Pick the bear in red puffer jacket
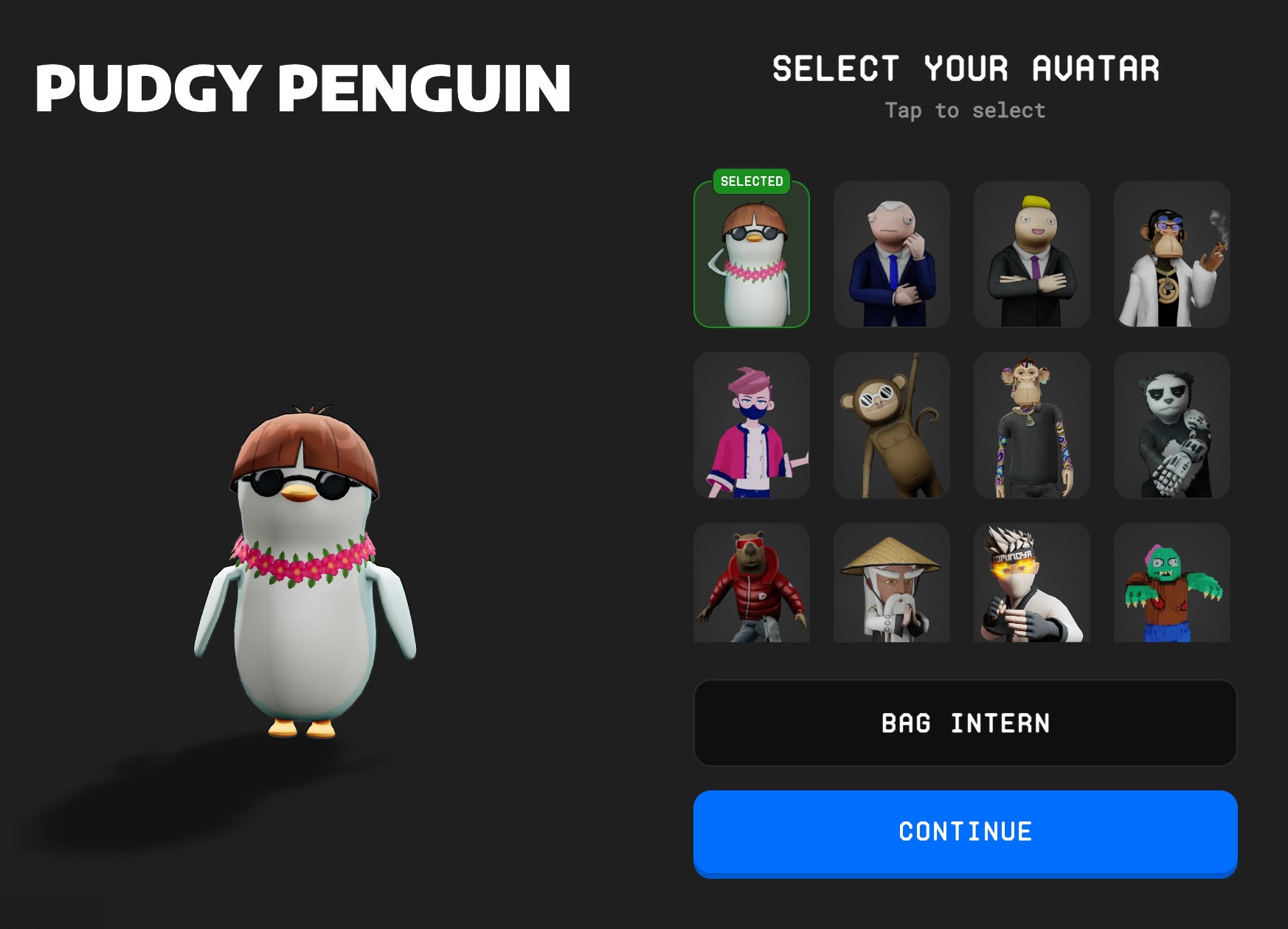The height and width of the screenshot is (929, 1288). [x=752, y=583]
